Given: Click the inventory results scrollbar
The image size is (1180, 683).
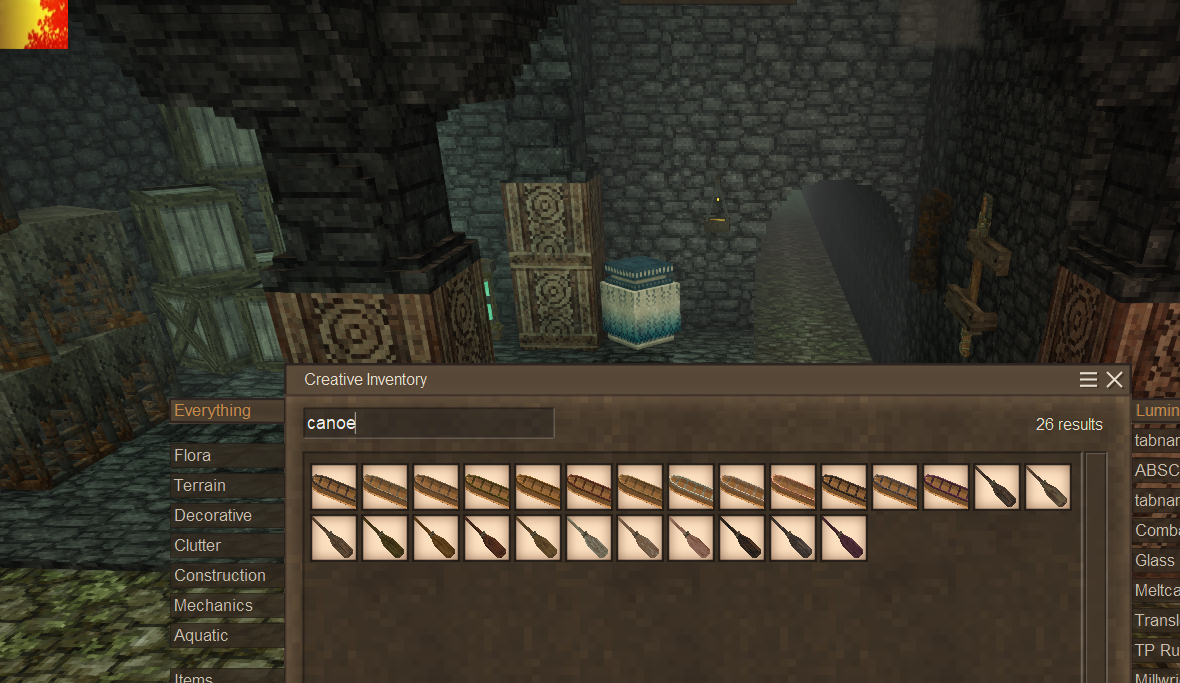Looking at the screenshot, I should (x=1096, y=560).
